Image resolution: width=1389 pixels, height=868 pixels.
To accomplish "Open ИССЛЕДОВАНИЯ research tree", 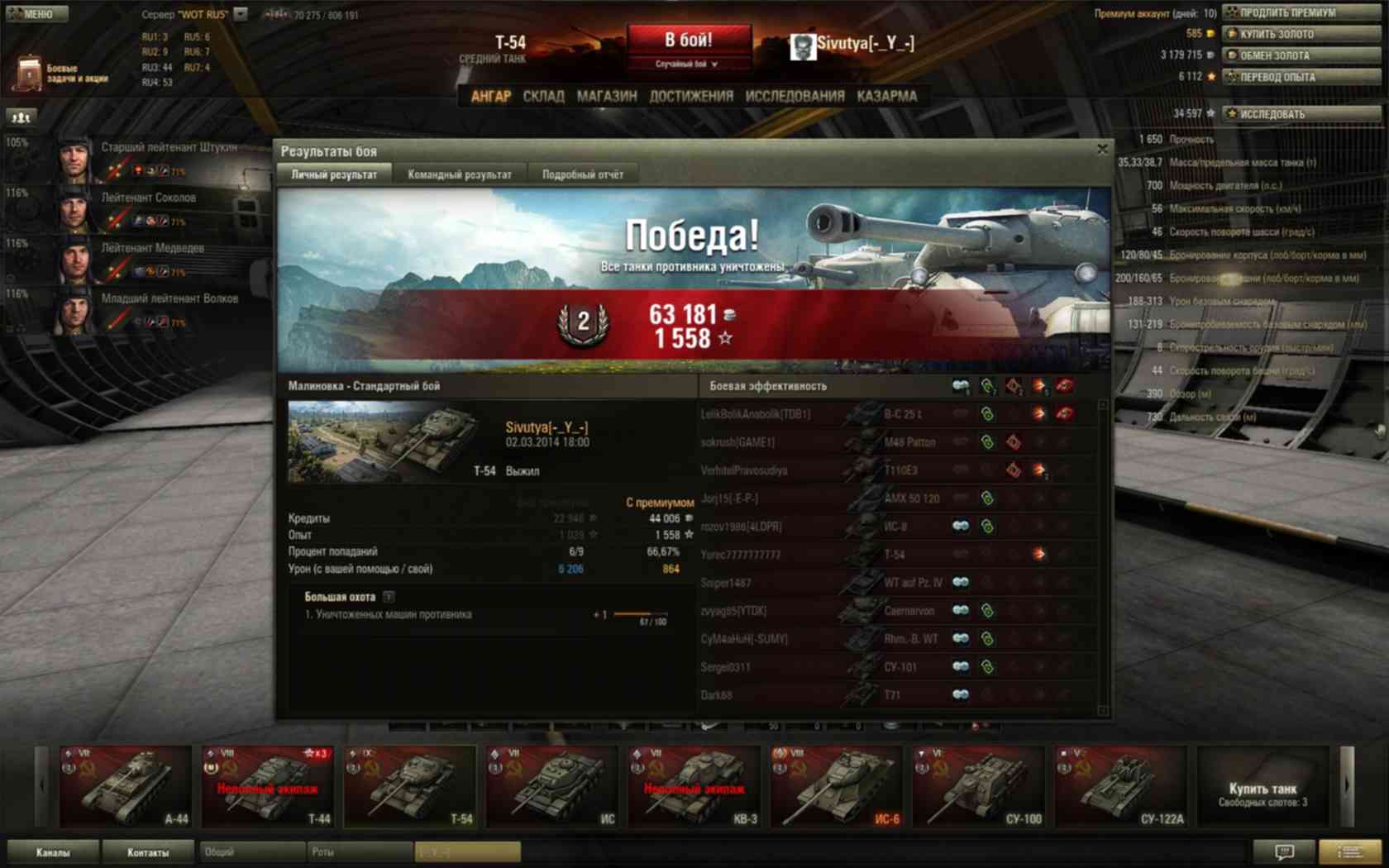I will click(x=795, y=96).
